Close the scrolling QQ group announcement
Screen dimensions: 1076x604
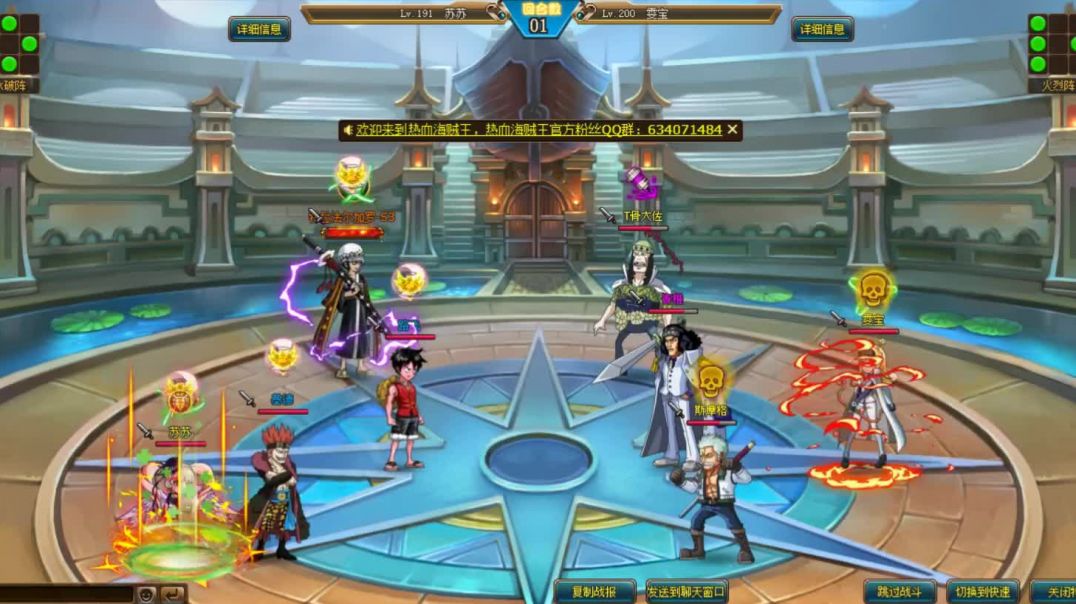(x=733, y=130)
